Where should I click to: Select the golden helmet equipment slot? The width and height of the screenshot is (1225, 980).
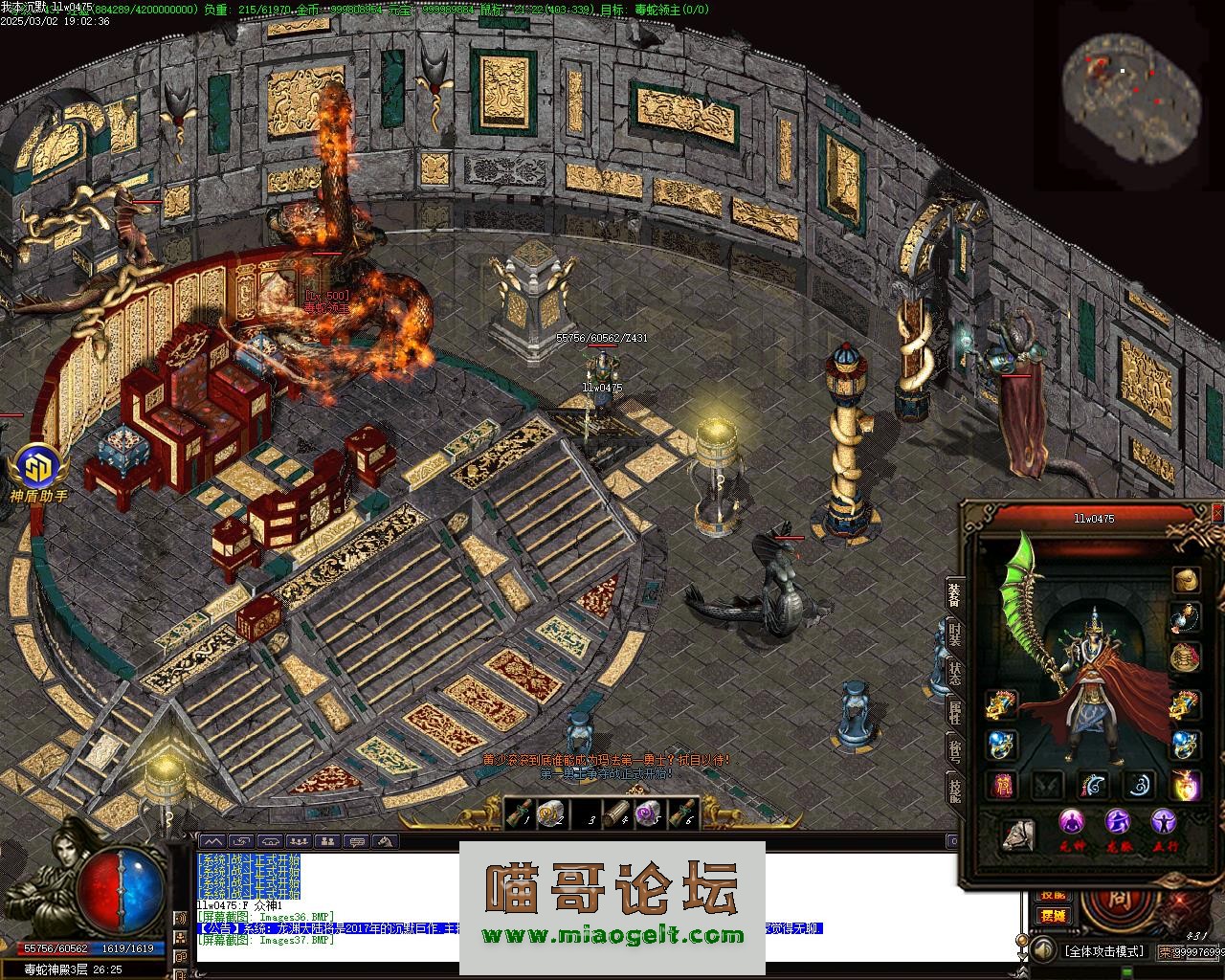point(1187,580)
